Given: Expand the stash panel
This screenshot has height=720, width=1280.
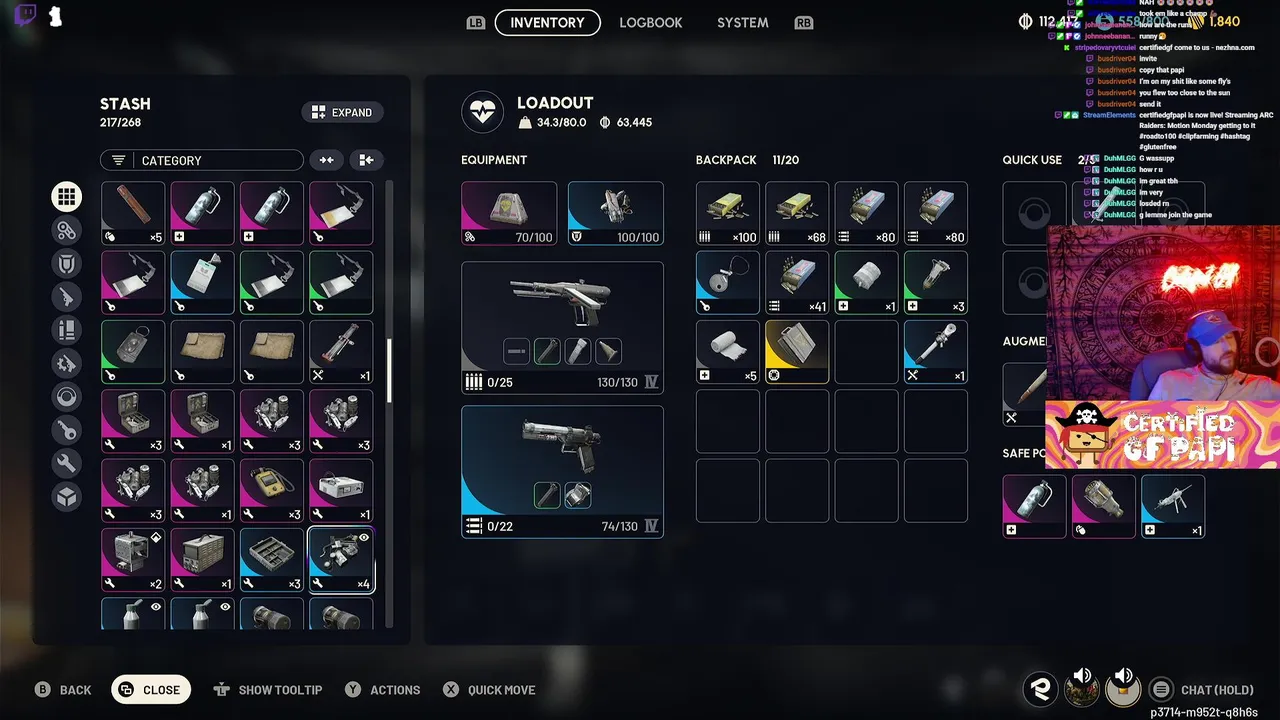Looking at the screenshot, I should click(x=342, y=112).
